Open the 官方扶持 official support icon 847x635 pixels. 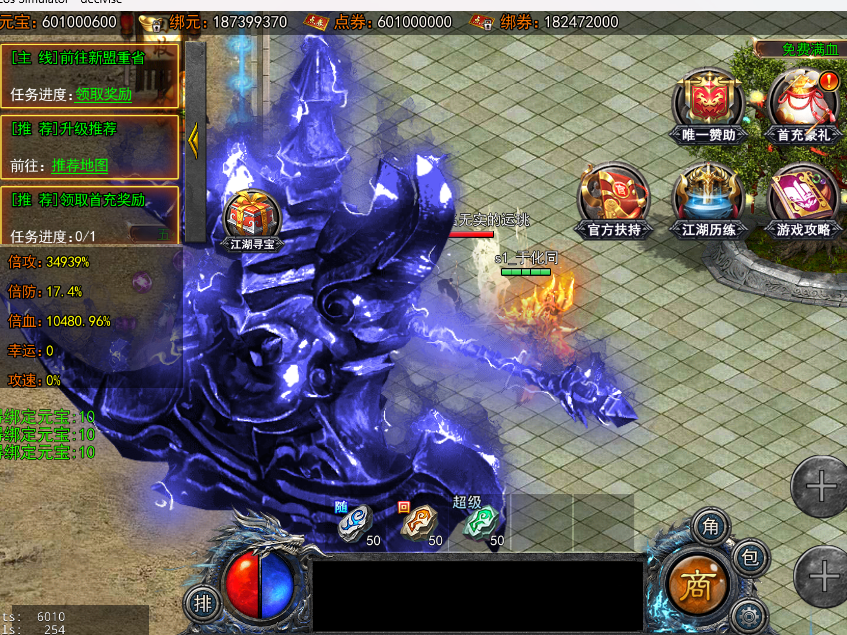614,196
